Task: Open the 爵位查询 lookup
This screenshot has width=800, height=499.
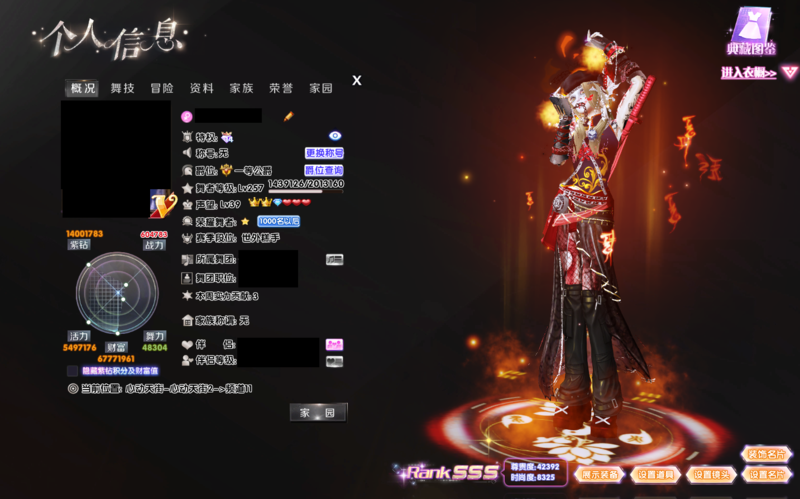Action: (x=324, y=170)
